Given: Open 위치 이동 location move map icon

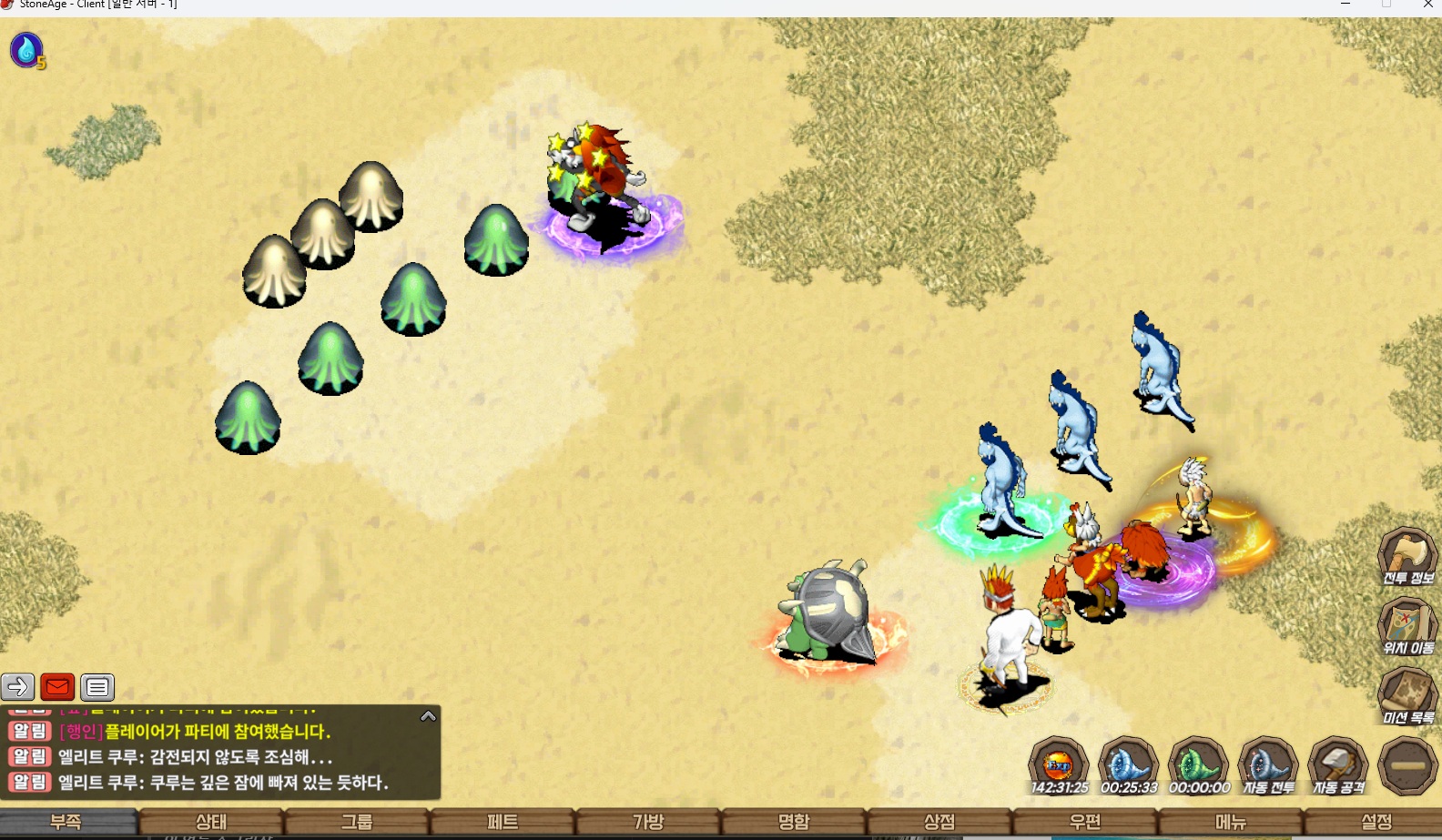Looking at the screenshot, I should coord(1407,626).
